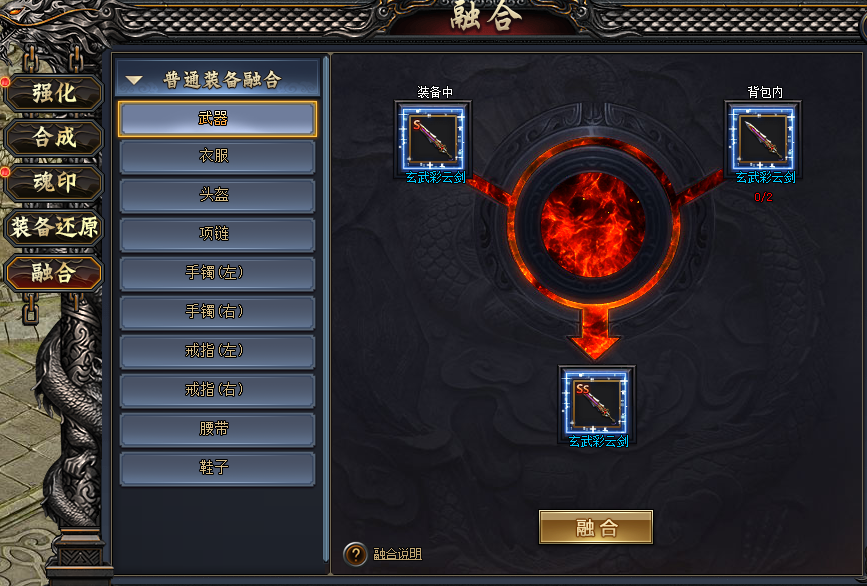Open the 合成 tab
The height and width of the screenshot is (586, 867).
click(54, 138)
